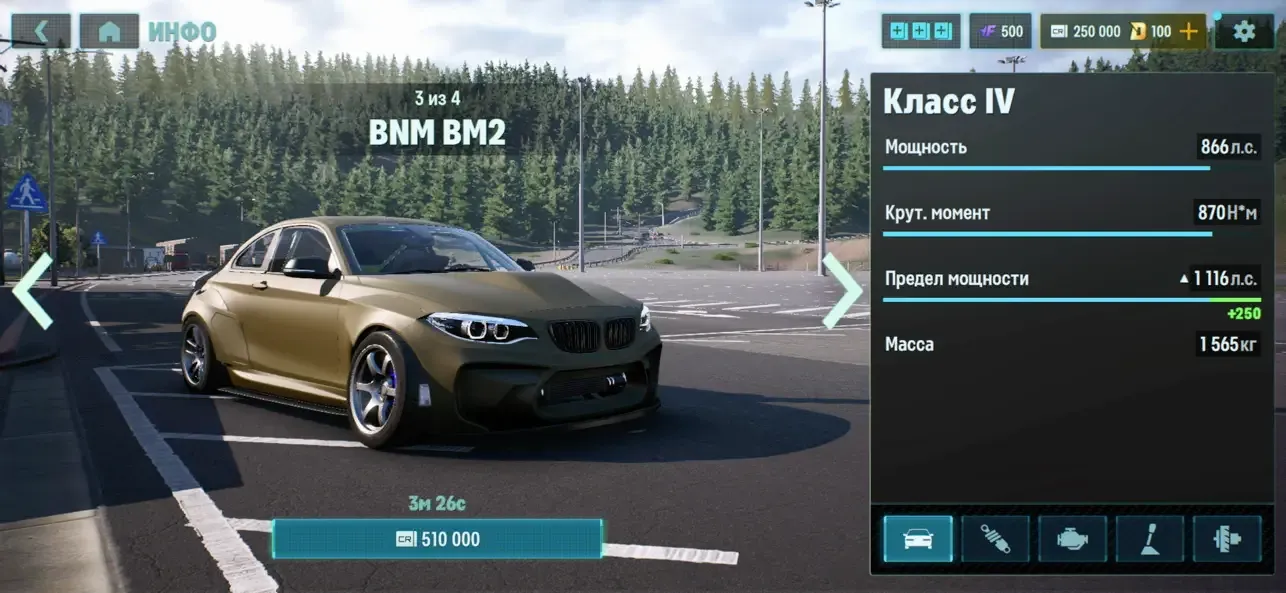This screenshot has height=593, width=1286.
Task: Open the three plus cards button
Action: [920, 31]
